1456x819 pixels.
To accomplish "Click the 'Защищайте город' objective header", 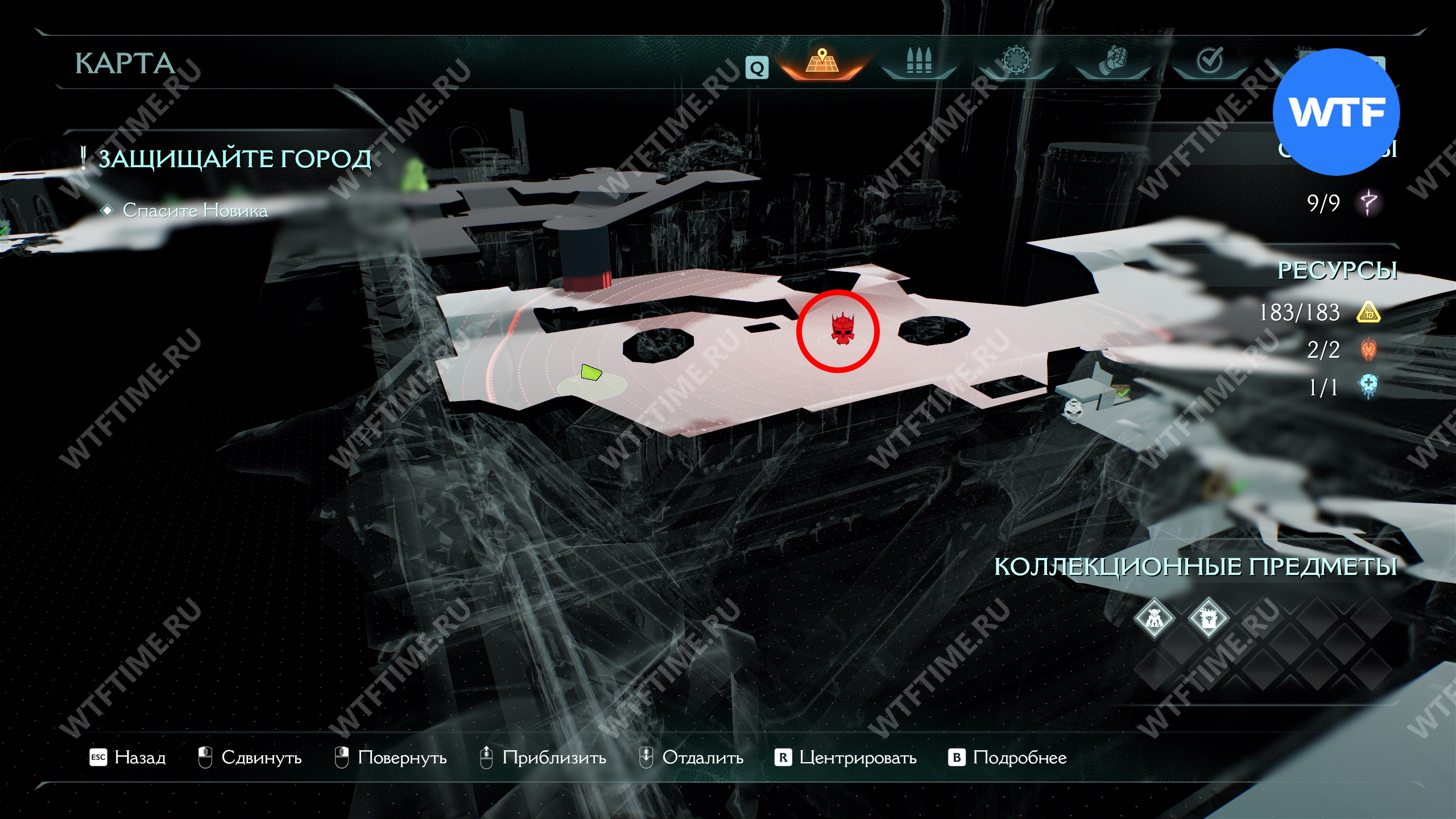I will tap(234, 159).
